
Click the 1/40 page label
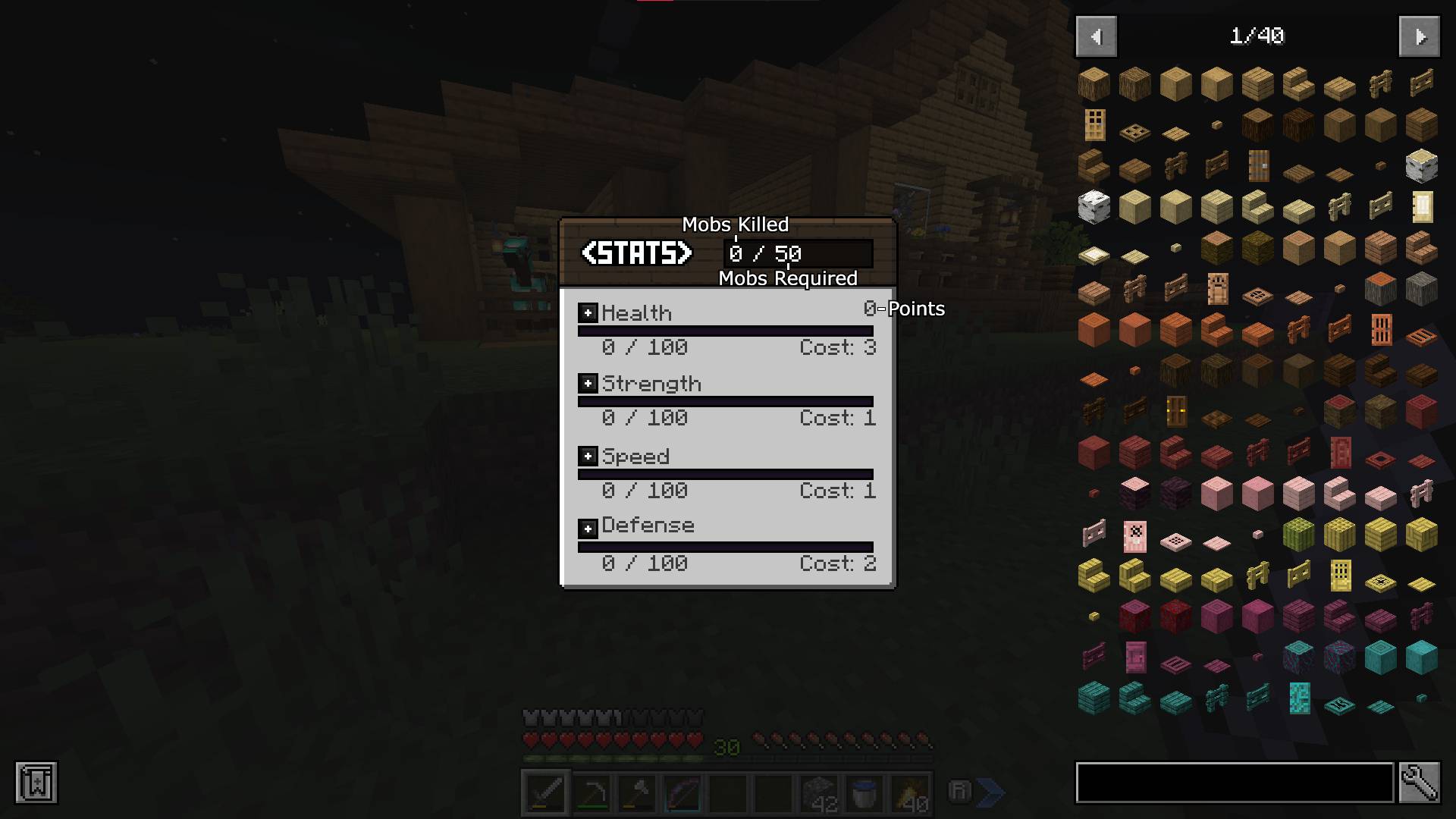(x=1258, y=36)
